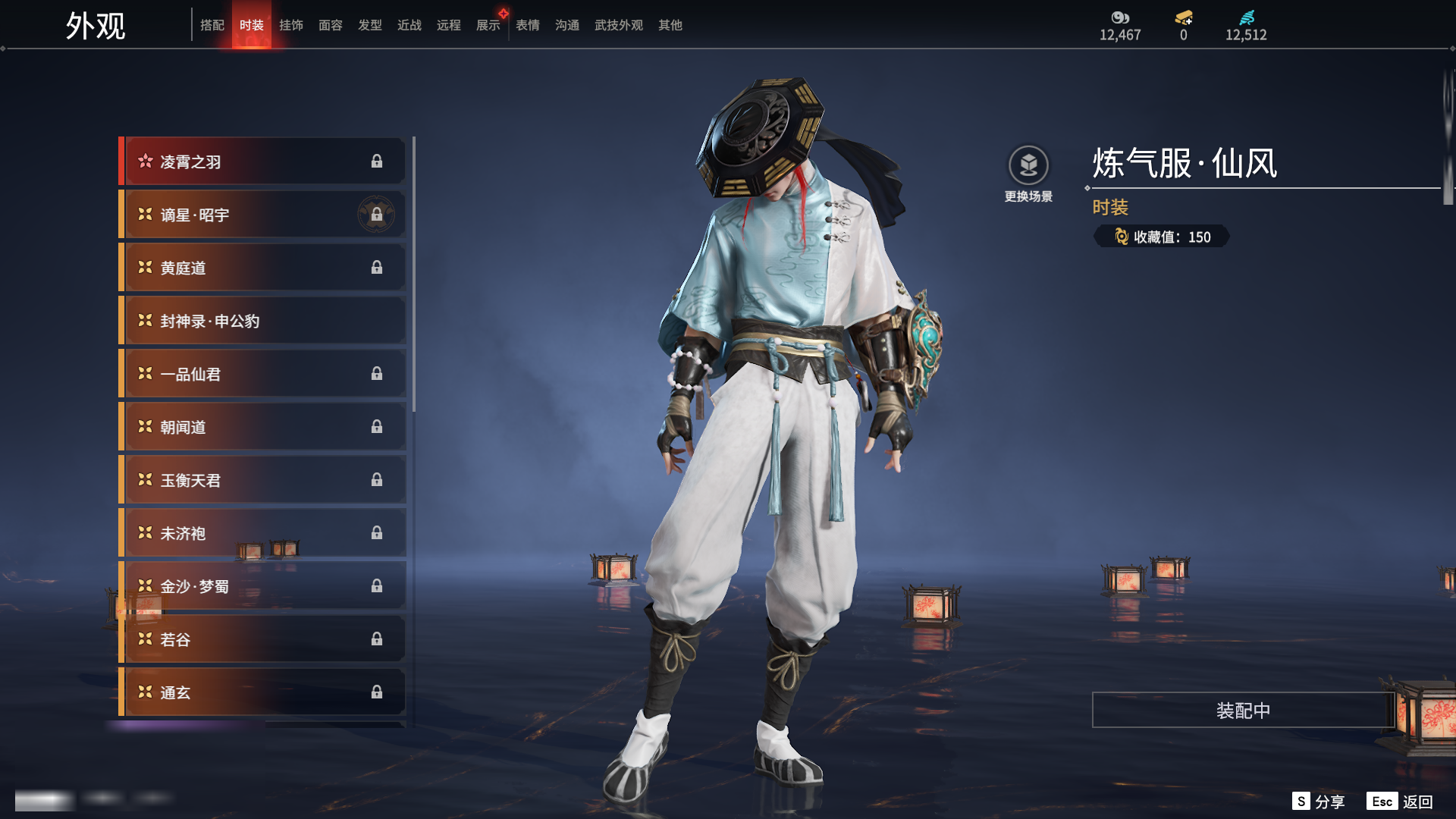Click the 装配中 equip button

coord(1243,711)
